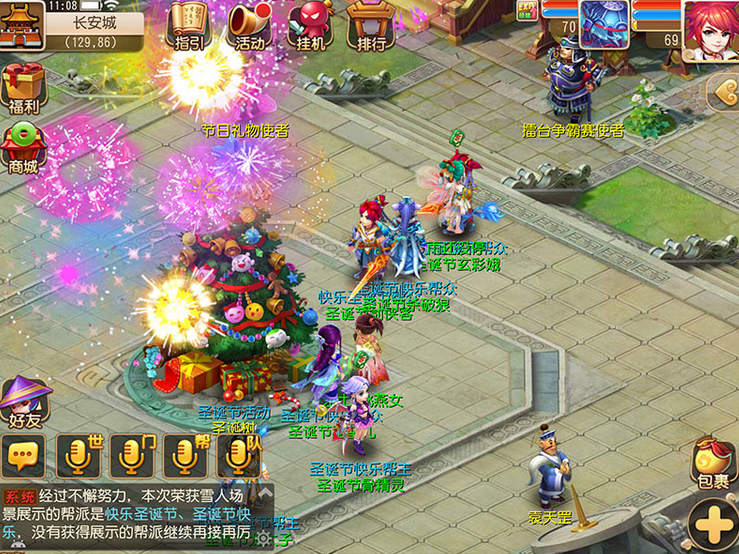
Task: Select the blue pet portrait
Action: [x=605, y=24]
